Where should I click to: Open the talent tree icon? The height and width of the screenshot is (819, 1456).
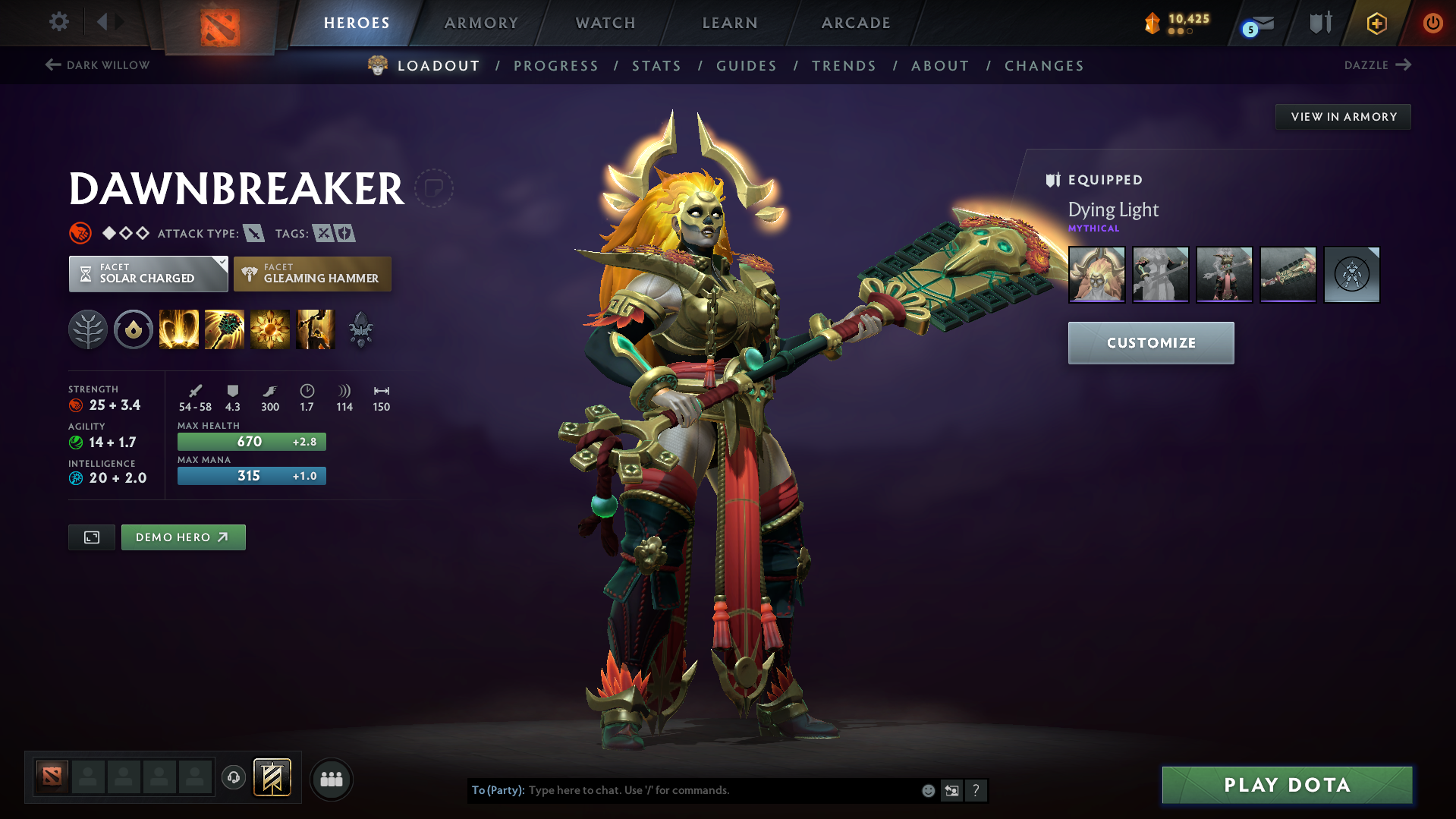(x=88, y=329)
